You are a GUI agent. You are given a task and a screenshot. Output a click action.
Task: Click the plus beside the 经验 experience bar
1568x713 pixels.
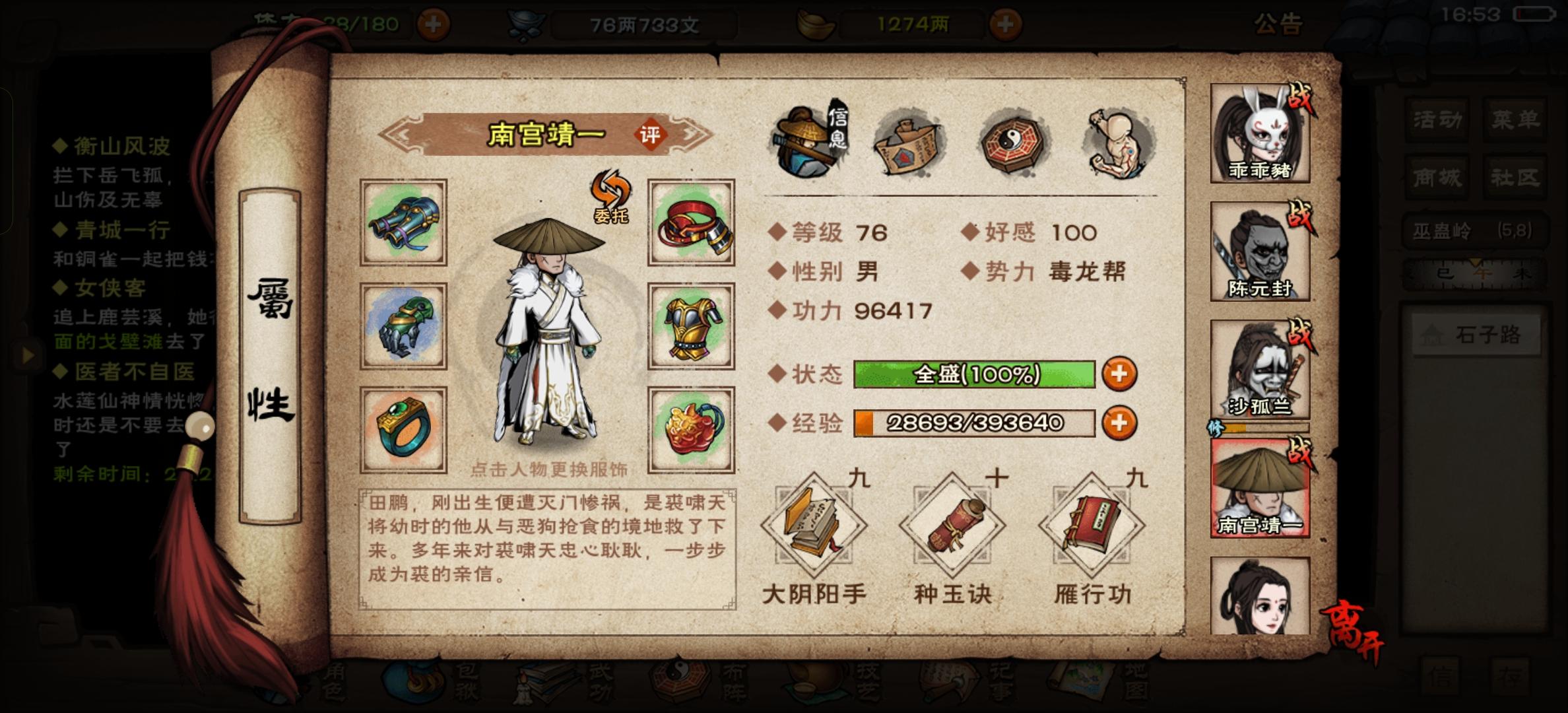[1120, 423]
